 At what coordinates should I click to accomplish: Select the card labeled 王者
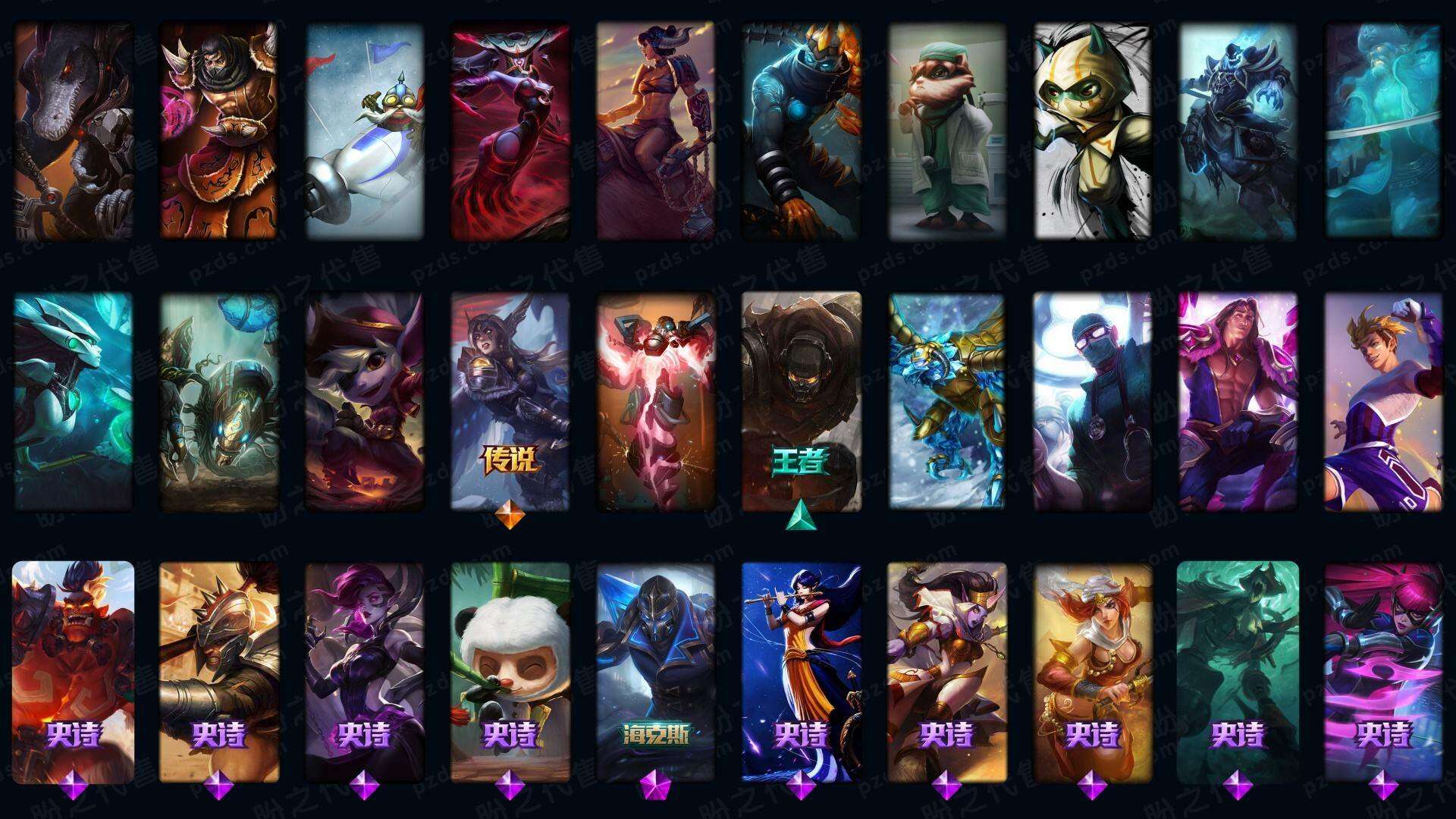pyautogui.click(x=802, y=400)
